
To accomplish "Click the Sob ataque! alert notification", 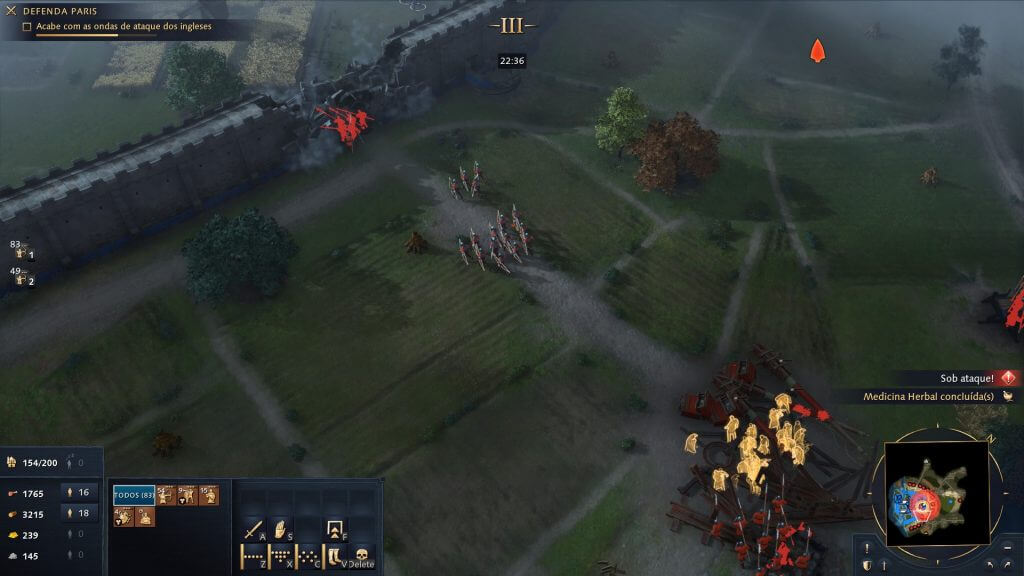I will 958,378.
